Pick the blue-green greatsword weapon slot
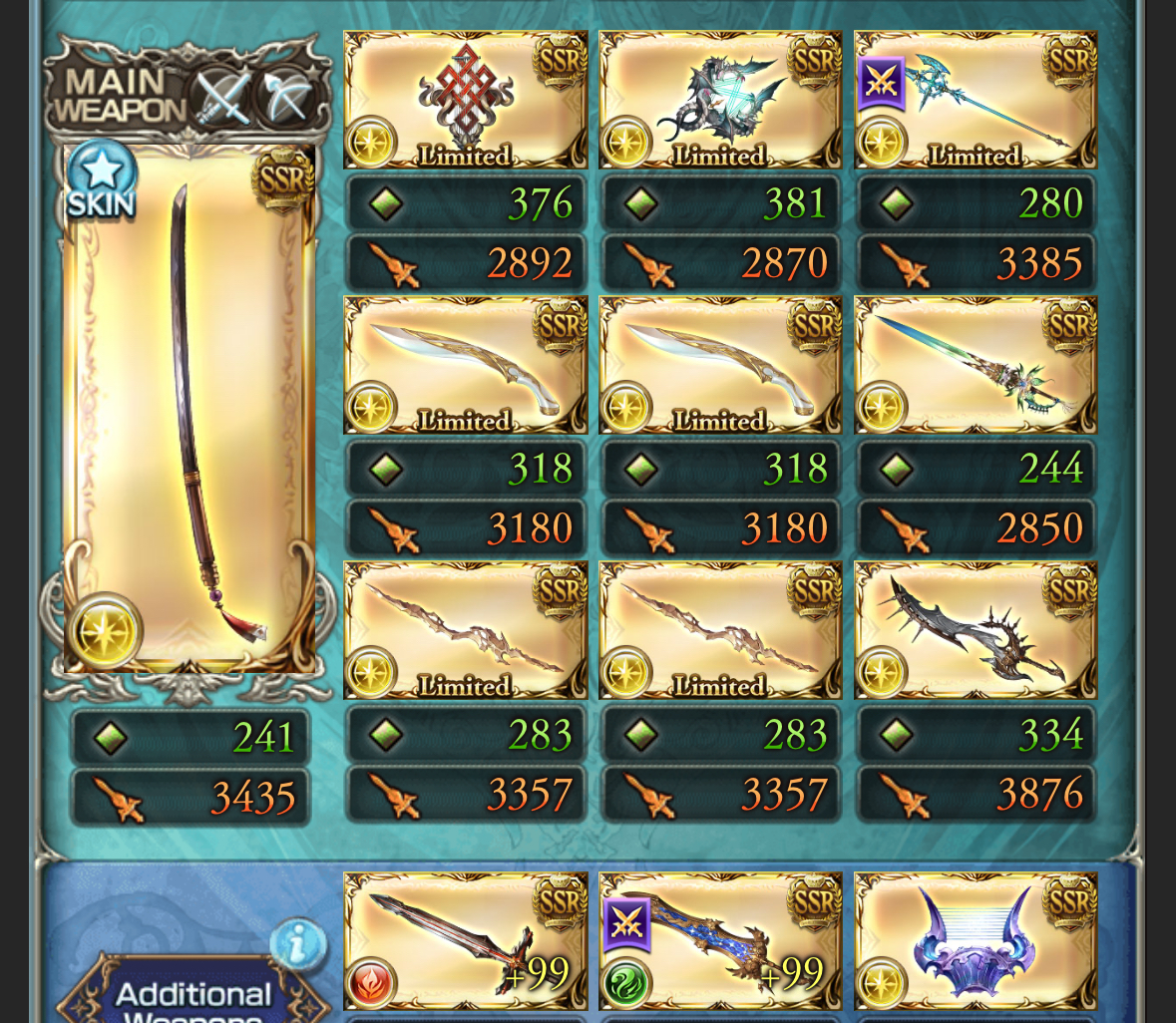The image size is (1176, 1023). point(976,365)
